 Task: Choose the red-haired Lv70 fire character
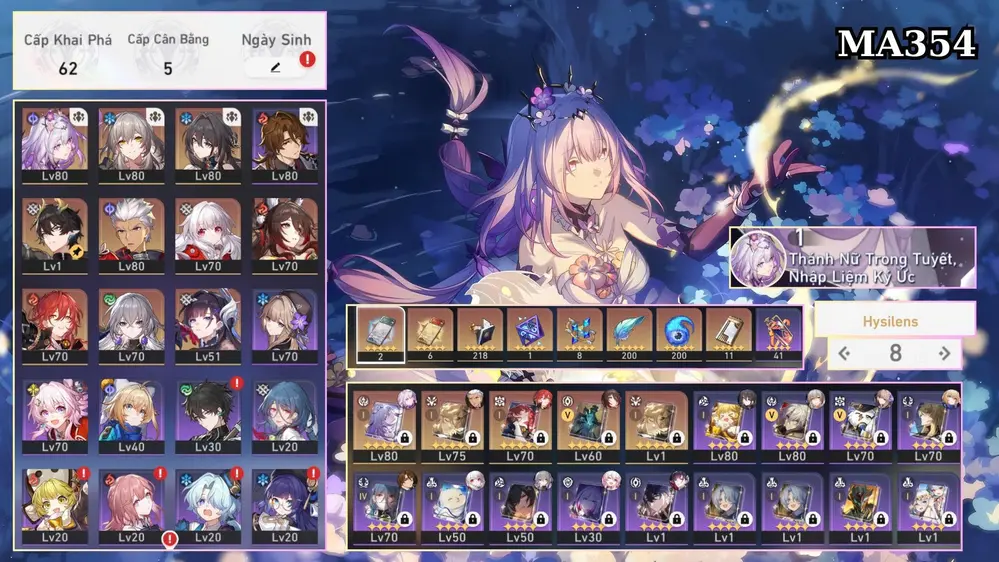tap(55, 325)
